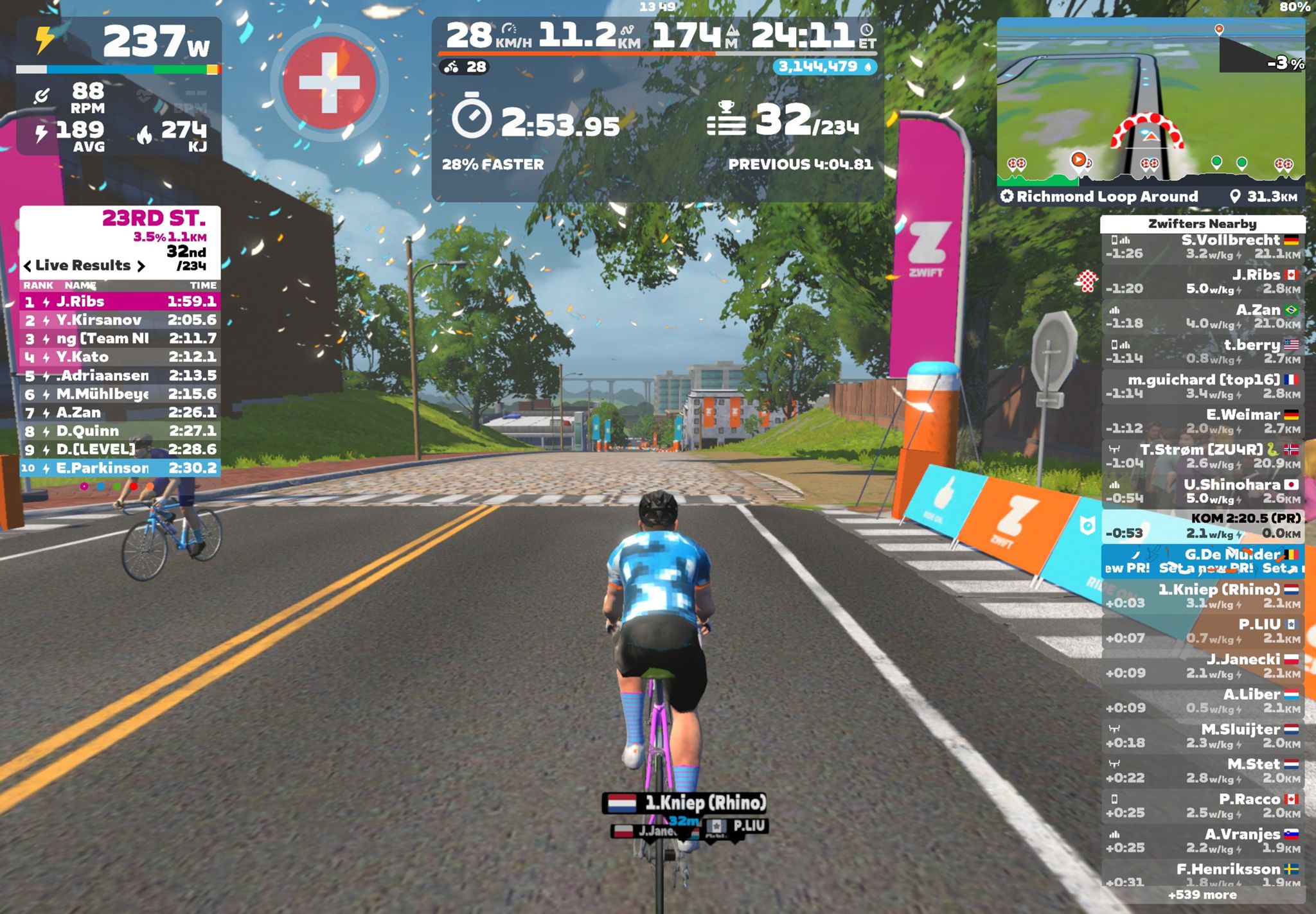This screenshot has height=914, width=1316.
Task: Select D.Quinn leaderboard row
Action: point(120,431)
